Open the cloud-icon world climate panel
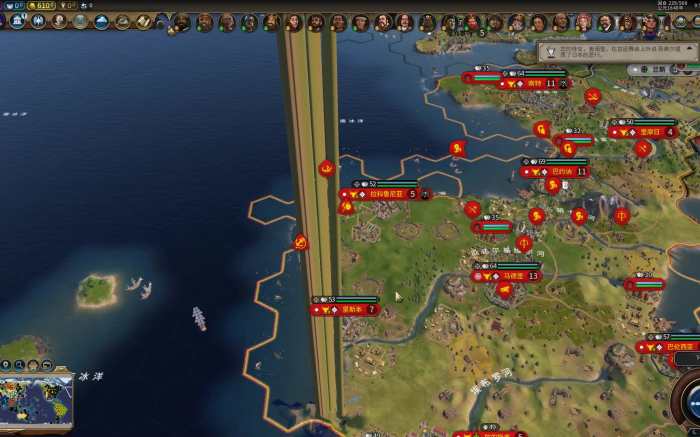700x437 pixels. (x=104, y=20)
